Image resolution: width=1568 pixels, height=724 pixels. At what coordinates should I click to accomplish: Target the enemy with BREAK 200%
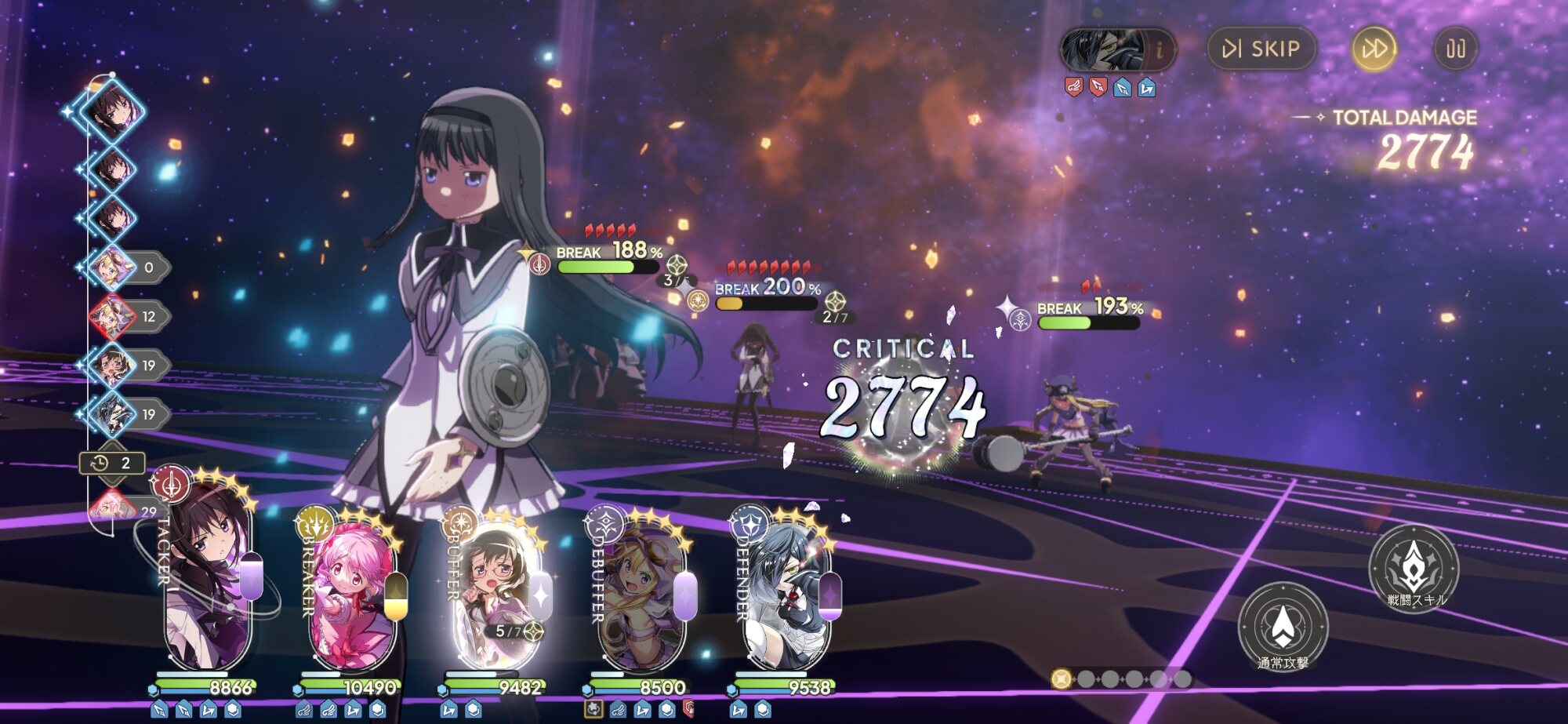click(754, 377)
